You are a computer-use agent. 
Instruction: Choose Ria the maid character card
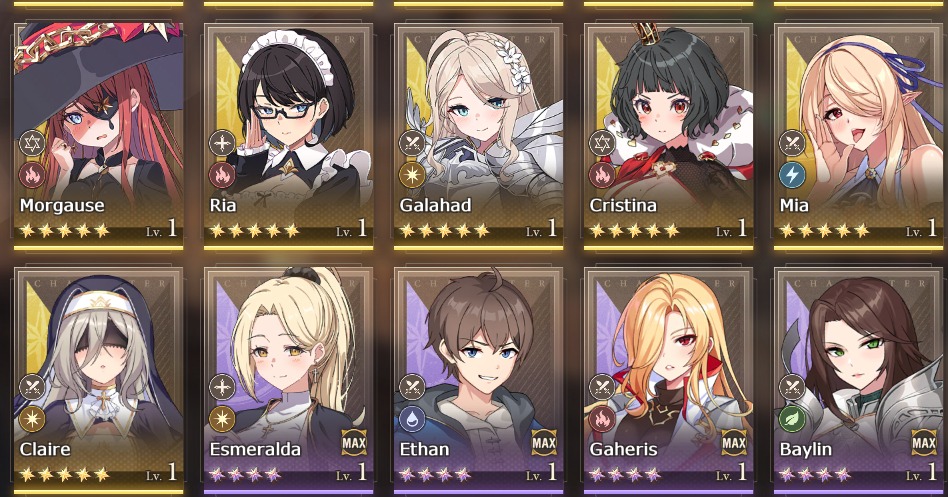click(x=288, y=130)
